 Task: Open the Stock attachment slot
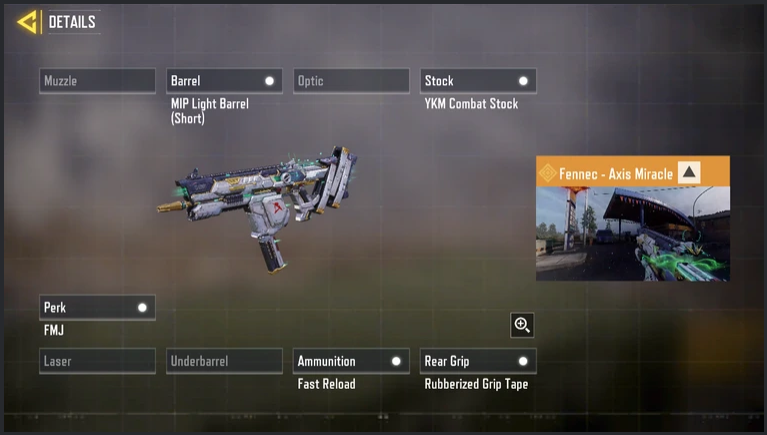(x=478, y=81)
